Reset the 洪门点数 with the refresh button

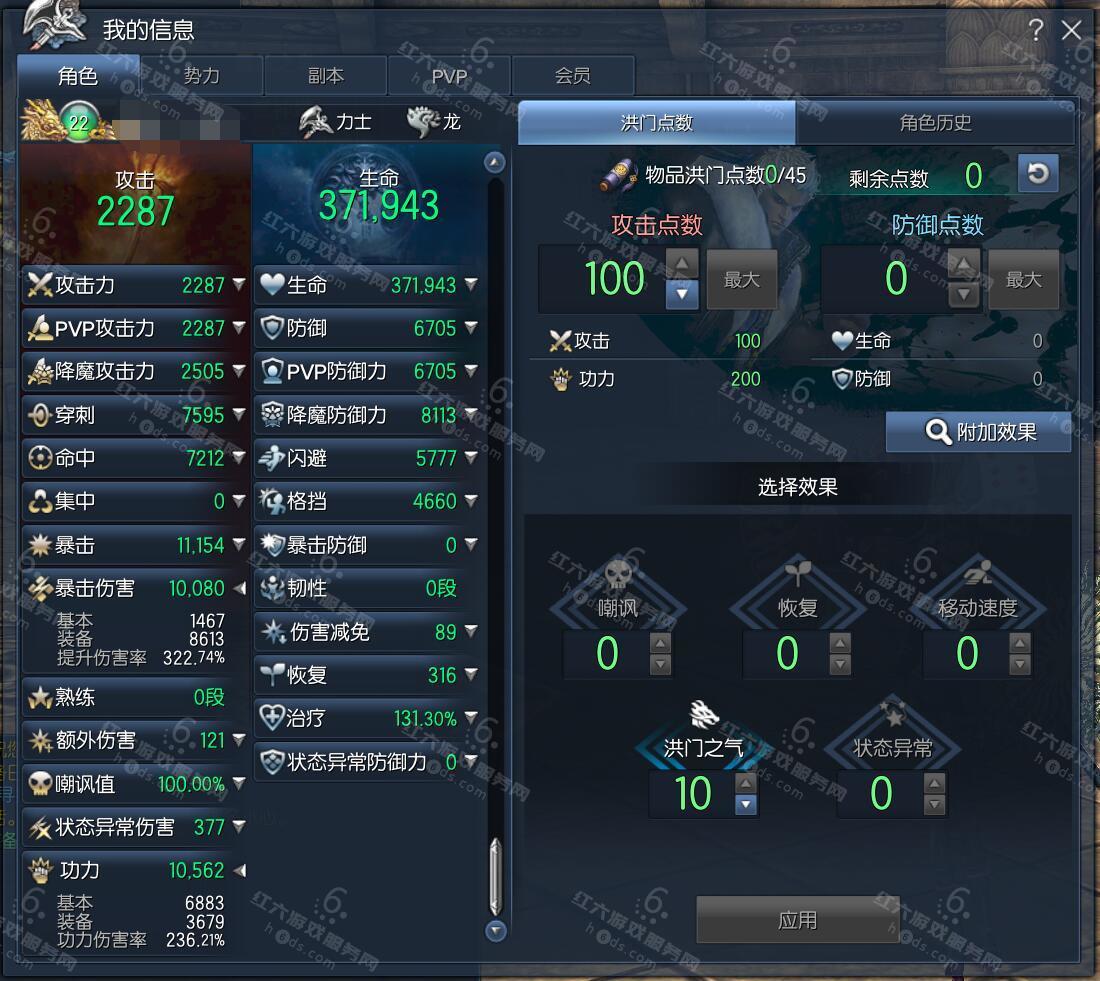(1038, 174)
